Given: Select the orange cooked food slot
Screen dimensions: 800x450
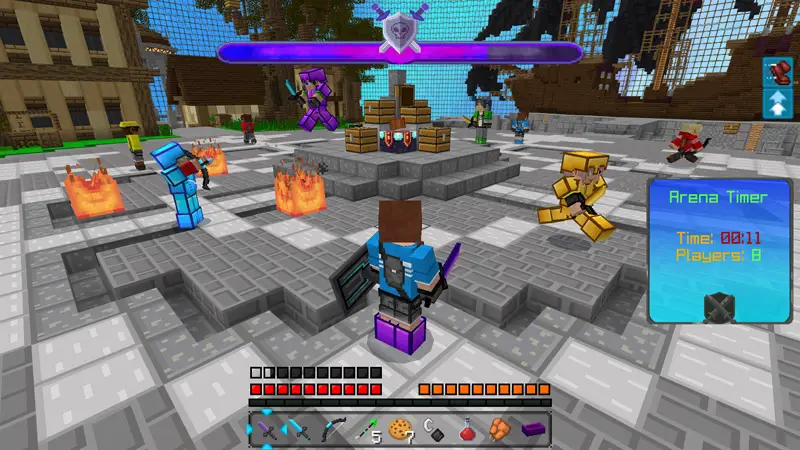Looking at the screenshot, I should 499,430.
